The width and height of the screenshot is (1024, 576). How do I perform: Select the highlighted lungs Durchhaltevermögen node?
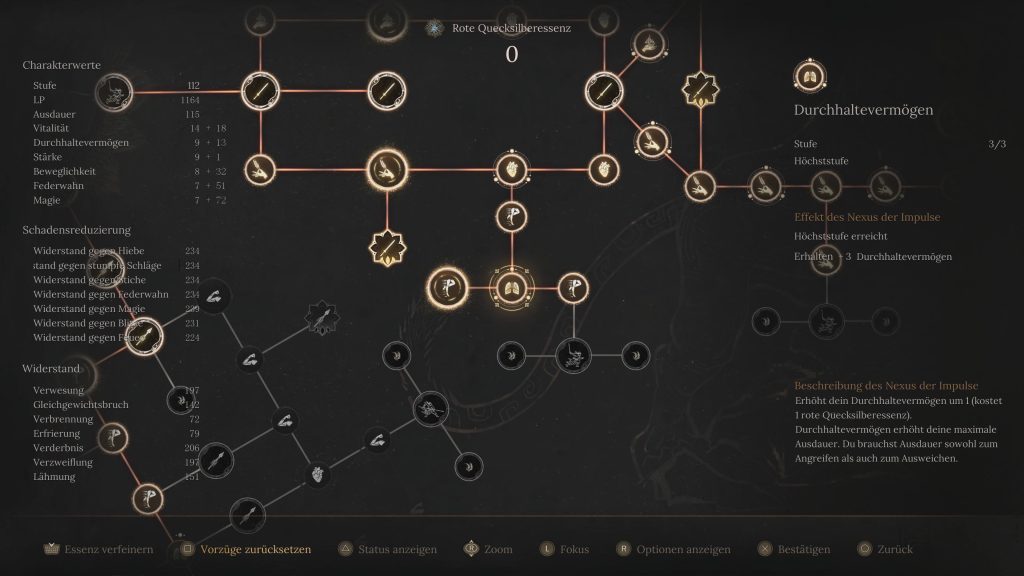(512, 288)
